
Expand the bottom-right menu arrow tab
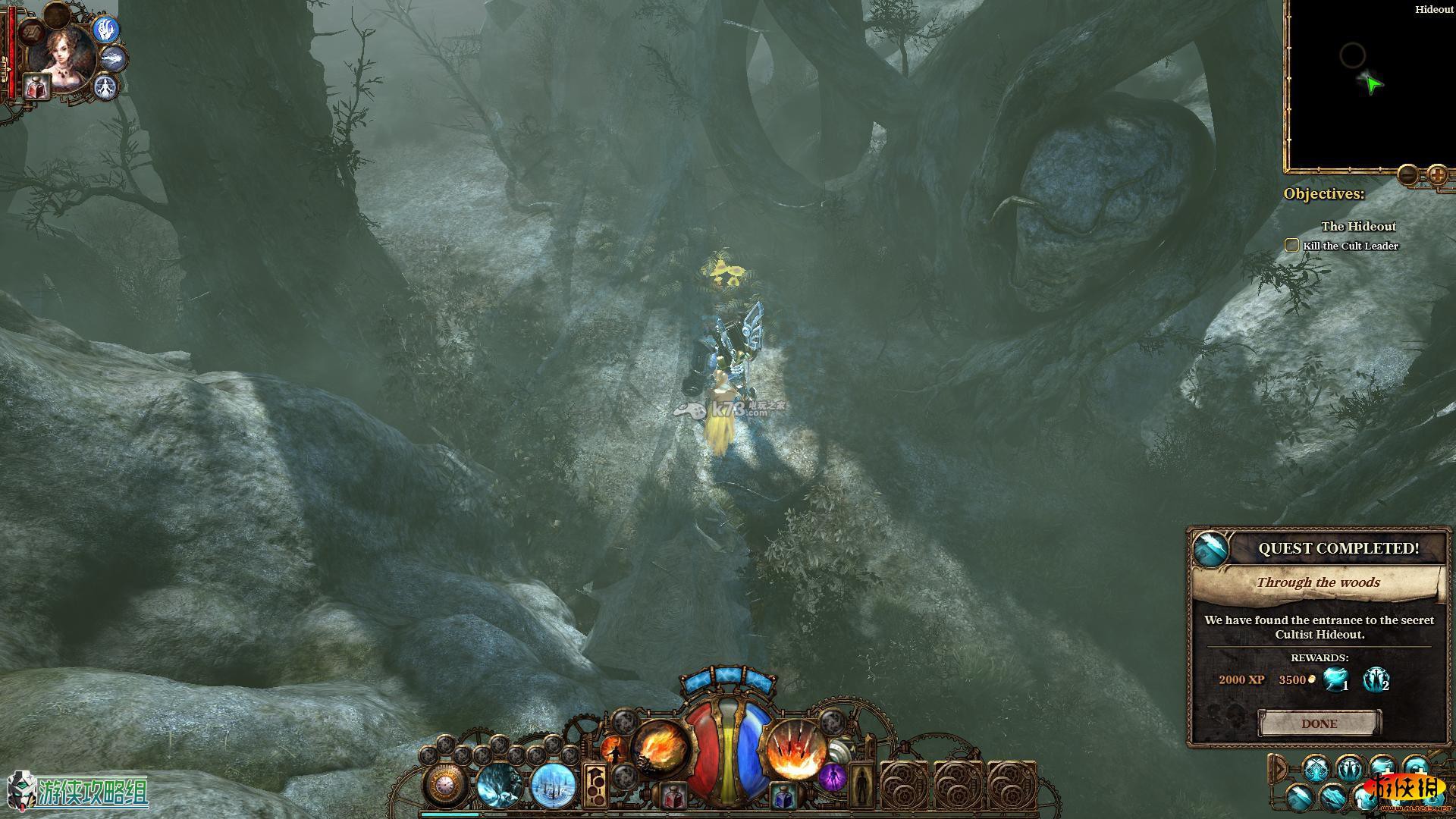[x=1279, y=769]
